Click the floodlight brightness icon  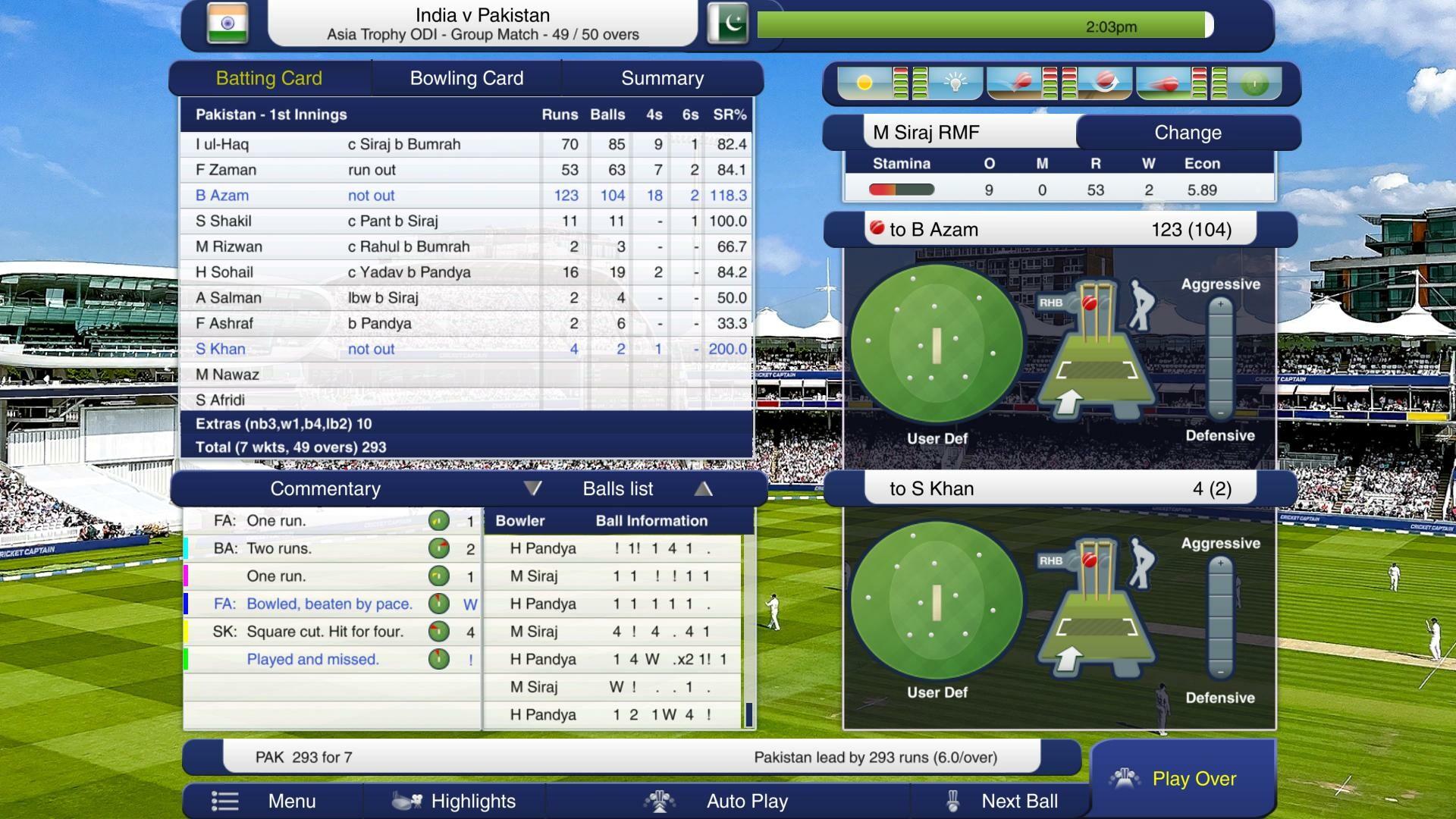pyautogui.click(x=955, y=82)
